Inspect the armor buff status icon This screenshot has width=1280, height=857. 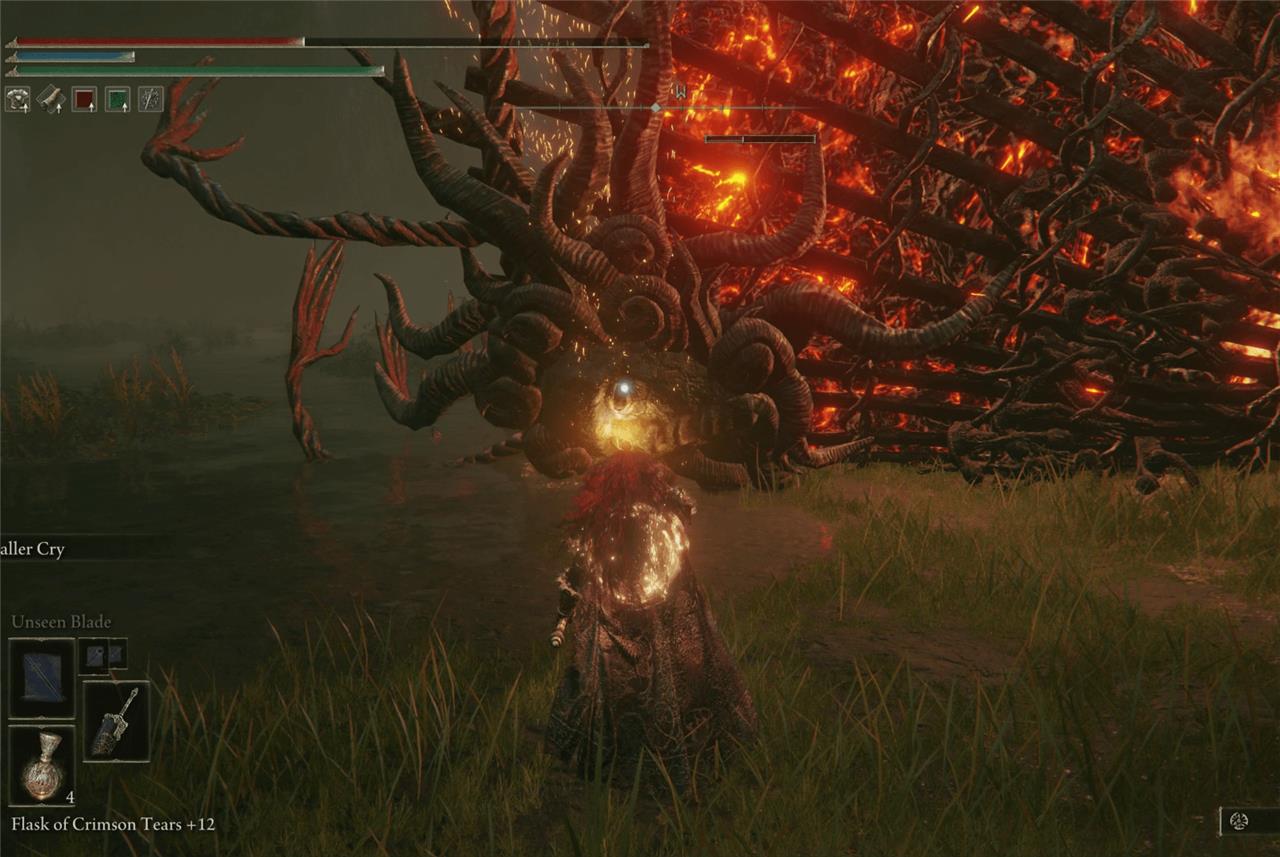17,98
